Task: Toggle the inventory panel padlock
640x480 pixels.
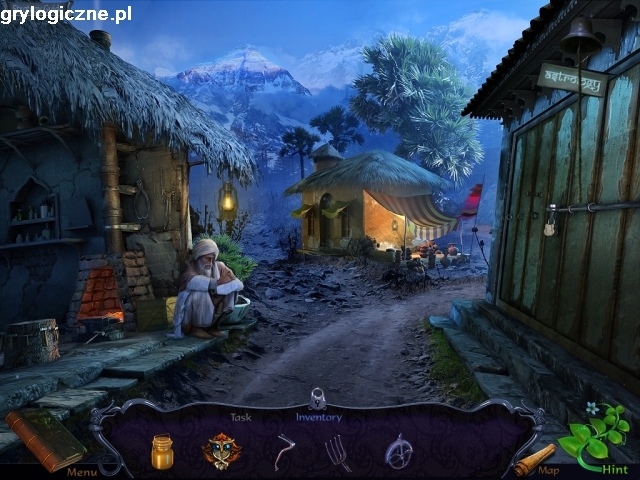Action: pos(318,397)
